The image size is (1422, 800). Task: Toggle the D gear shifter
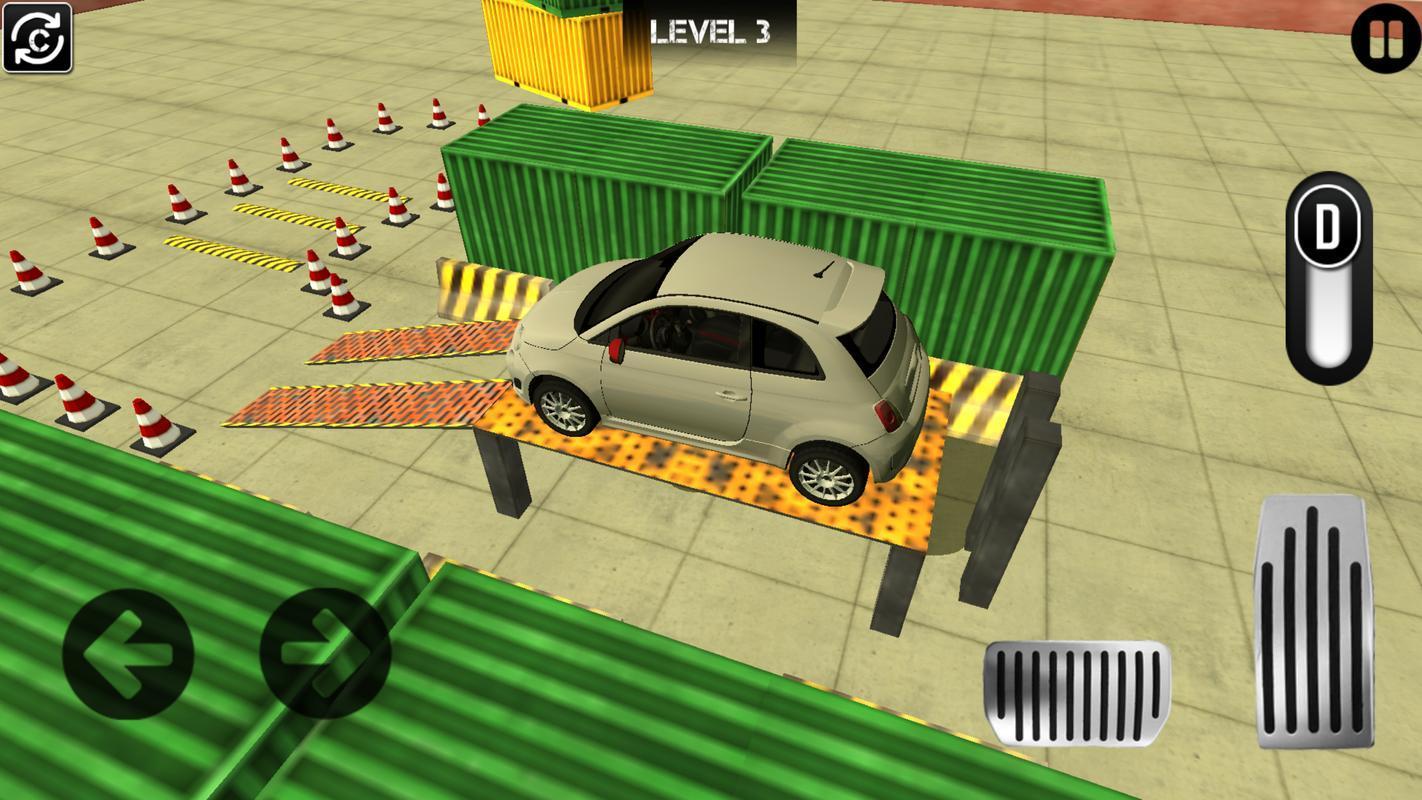1327,278
